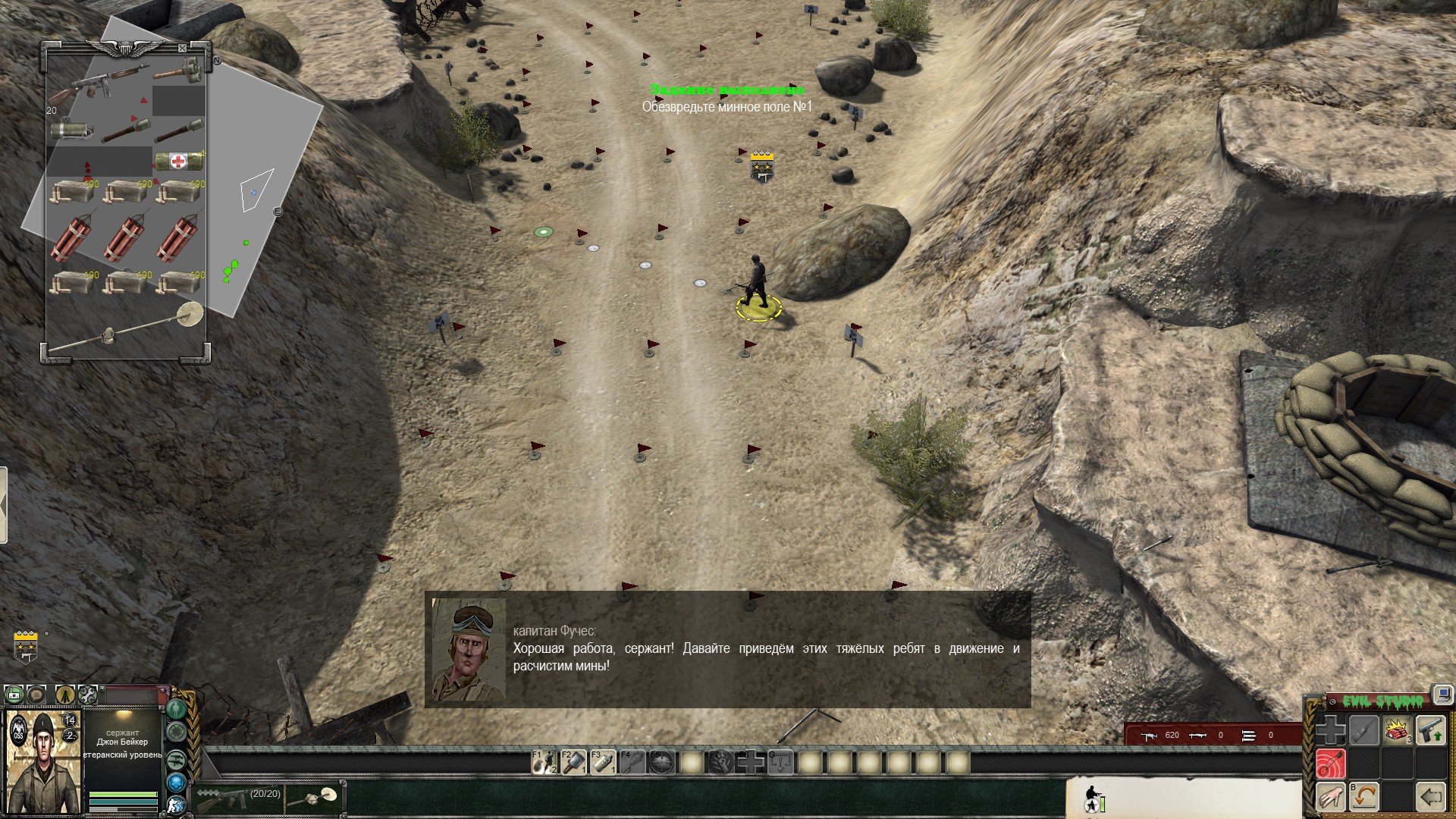Click the sergeant John Baker portrait

click(42, 761)
